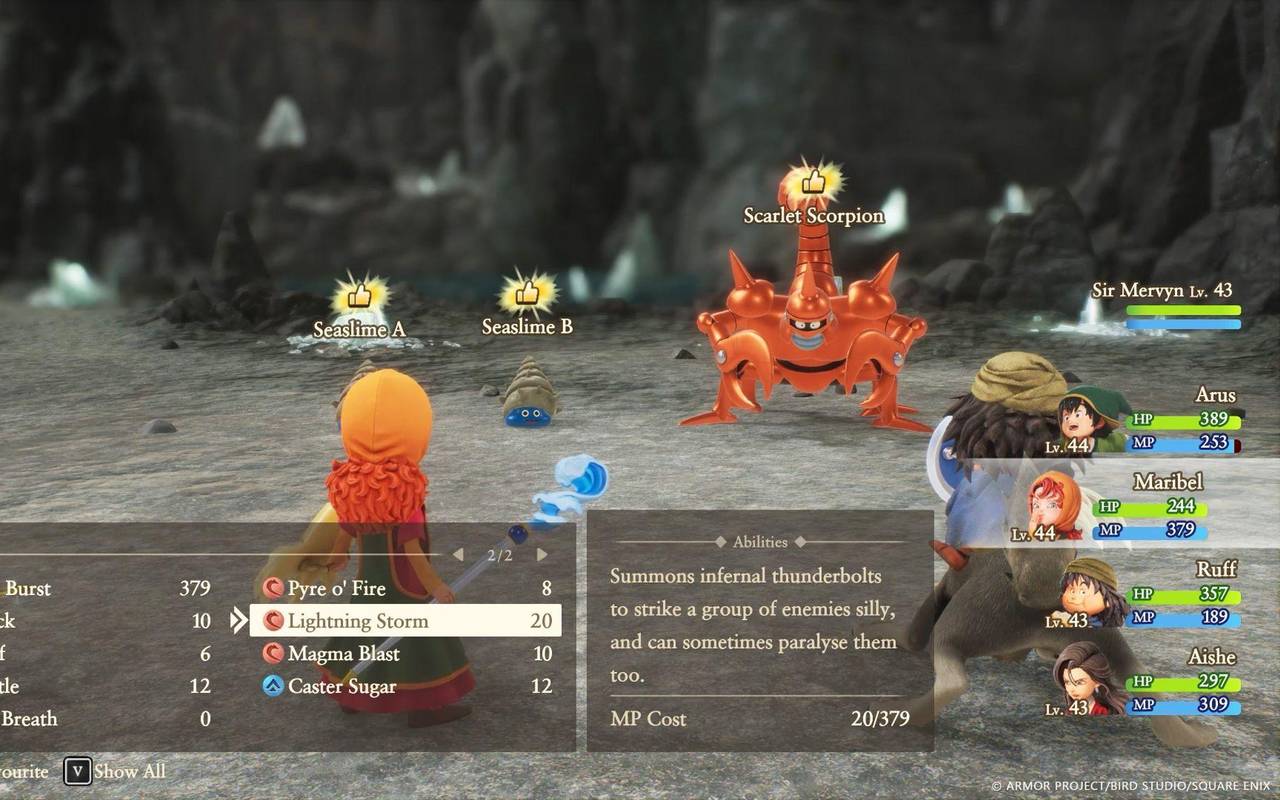The image size is (1280, 800).
Task: Click the 2/2 page indicator
Action: (500, 554)
